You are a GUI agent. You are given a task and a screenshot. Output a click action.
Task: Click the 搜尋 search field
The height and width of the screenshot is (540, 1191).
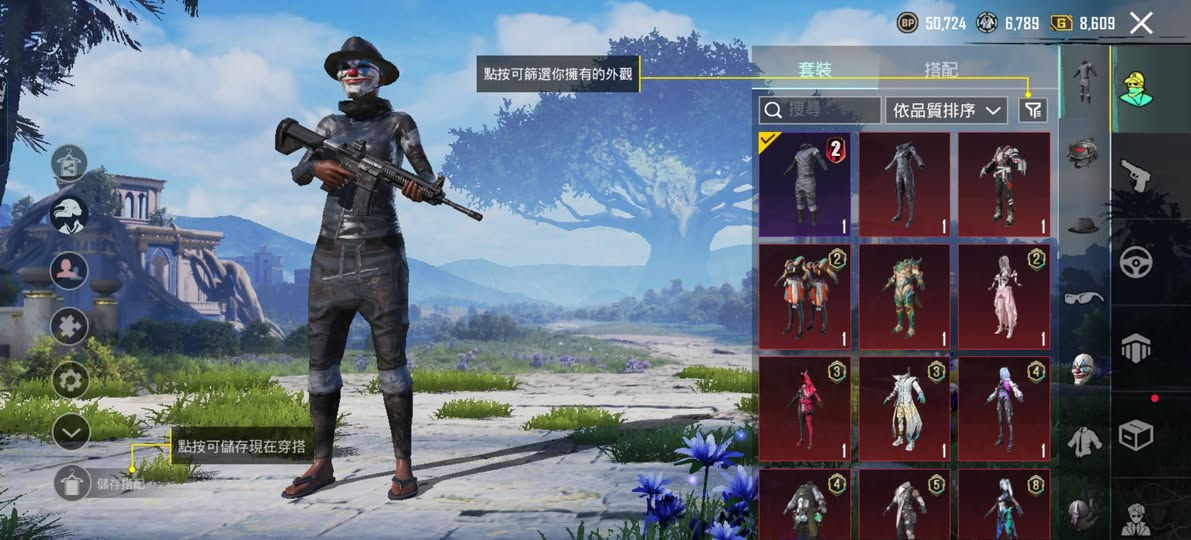tap(820, 110)
